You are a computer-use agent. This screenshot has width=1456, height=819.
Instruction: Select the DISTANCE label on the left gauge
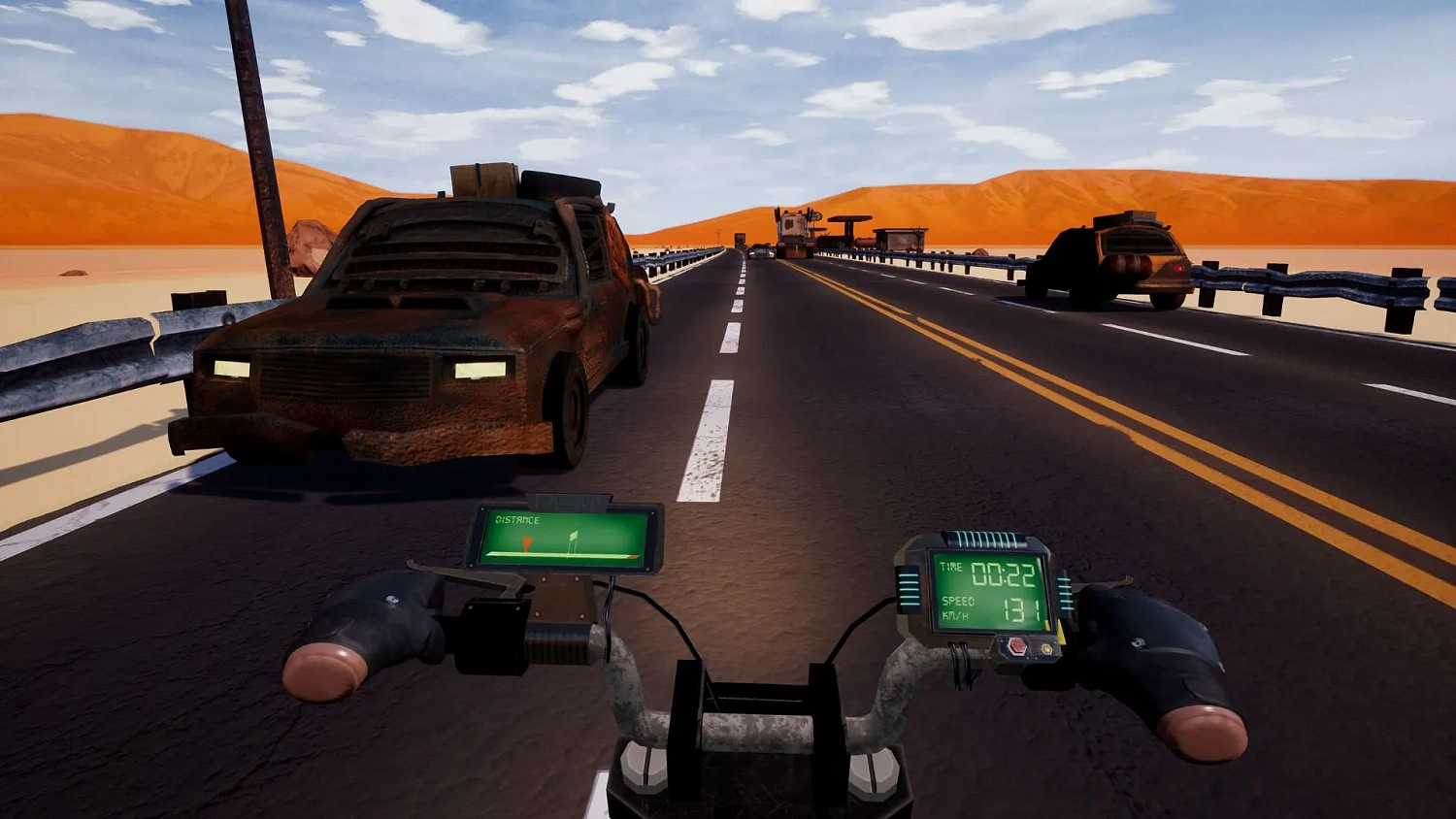coord(517,520)
